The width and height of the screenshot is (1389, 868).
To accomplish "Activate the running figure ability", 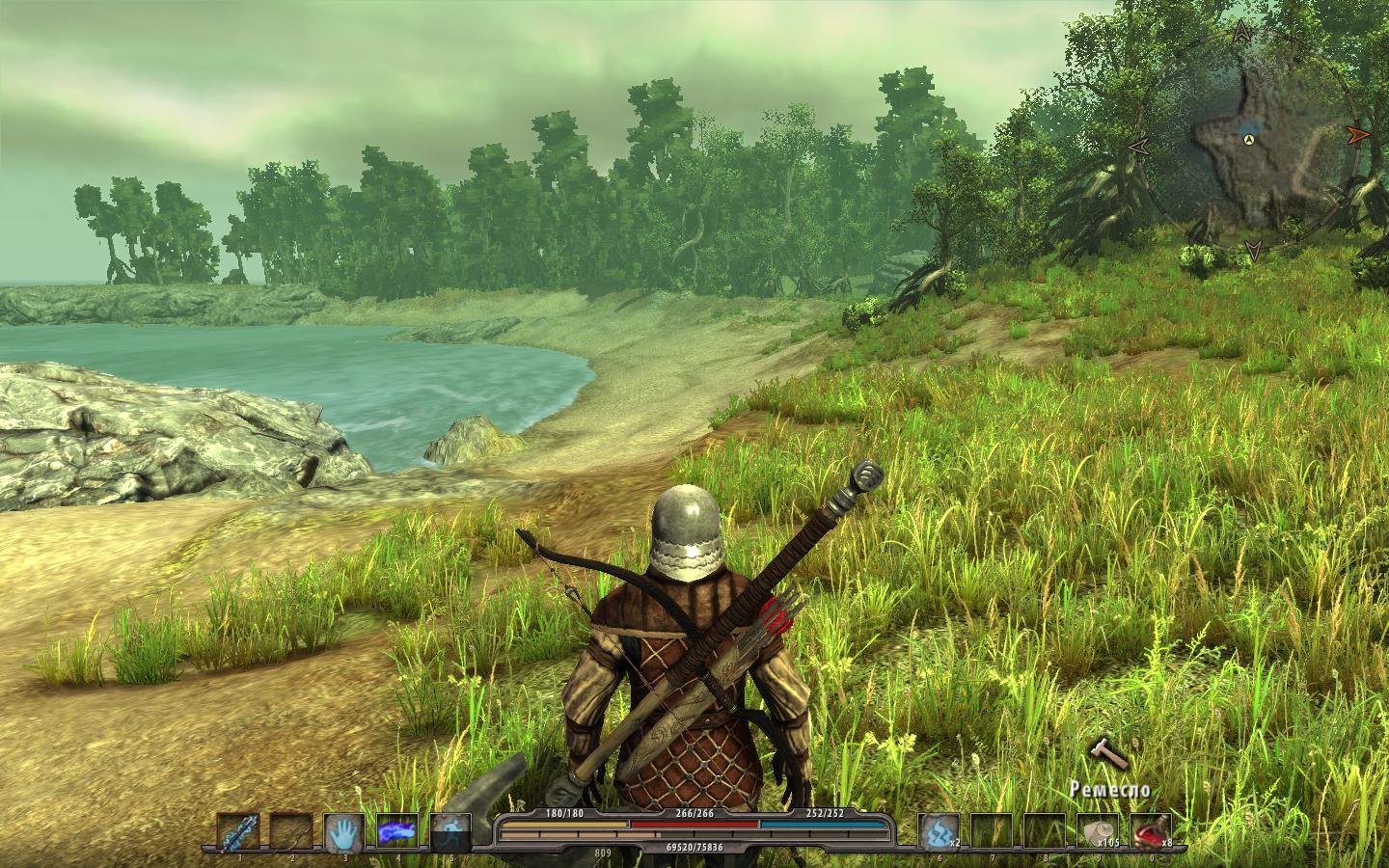I will tap(449, 830).
